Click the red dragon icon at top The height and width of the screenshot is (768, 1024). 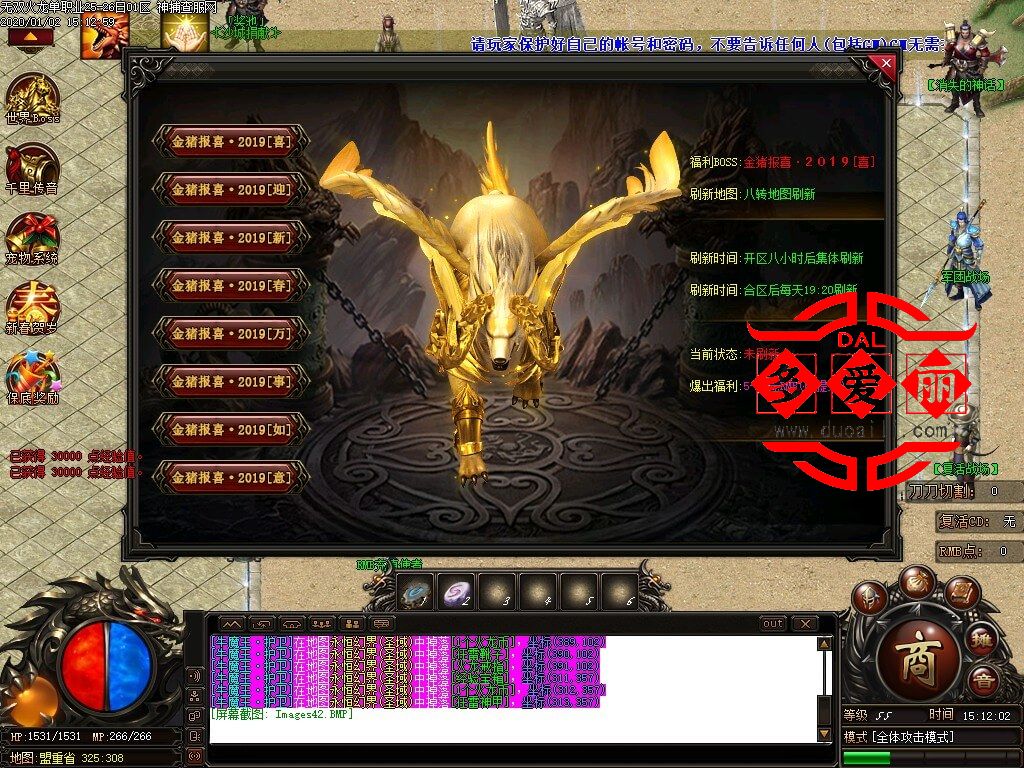103,37
